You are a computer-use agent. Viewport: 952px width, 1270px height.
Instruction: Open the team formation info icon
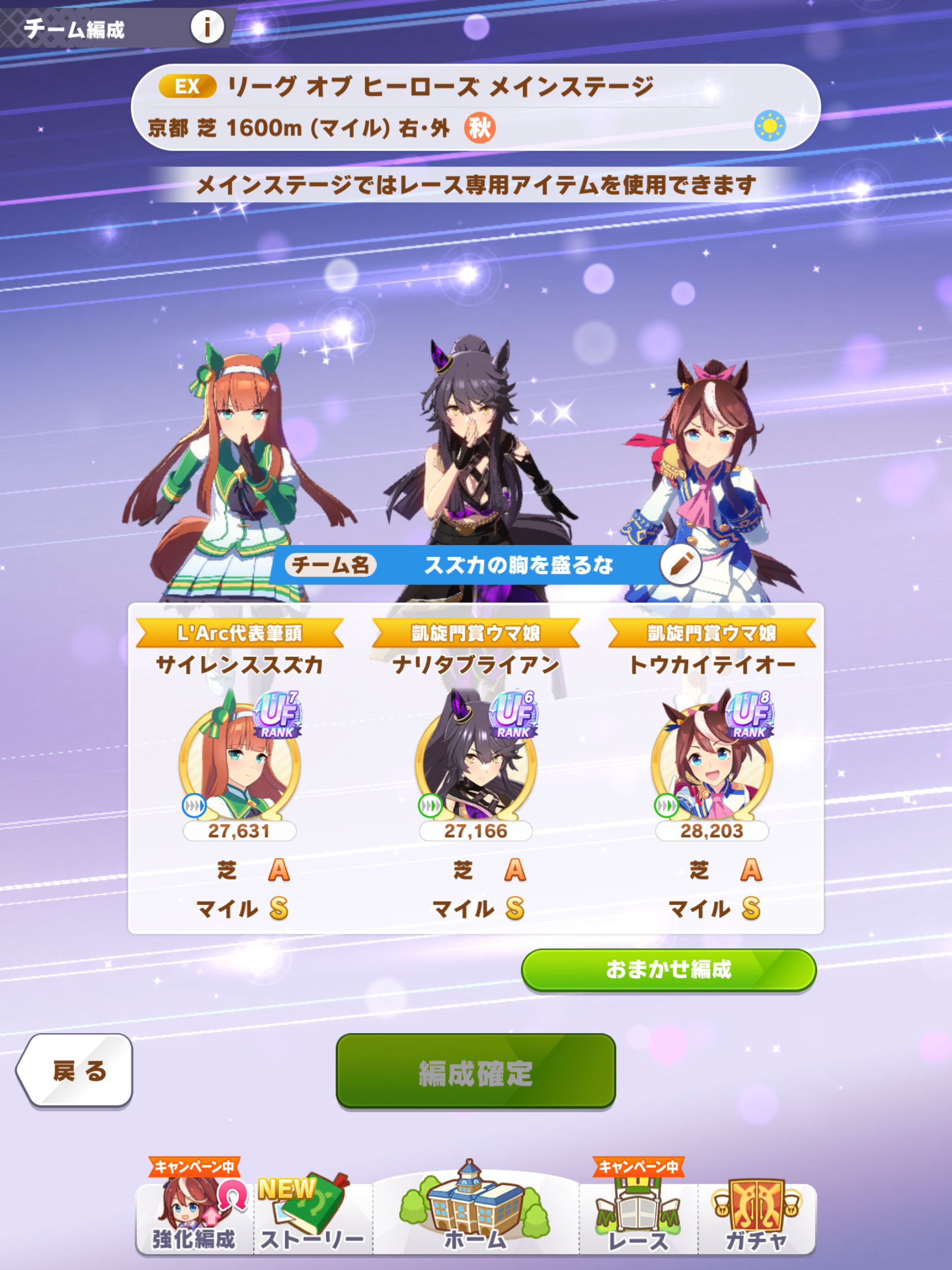pyautogui.click(x=207, y=27)
